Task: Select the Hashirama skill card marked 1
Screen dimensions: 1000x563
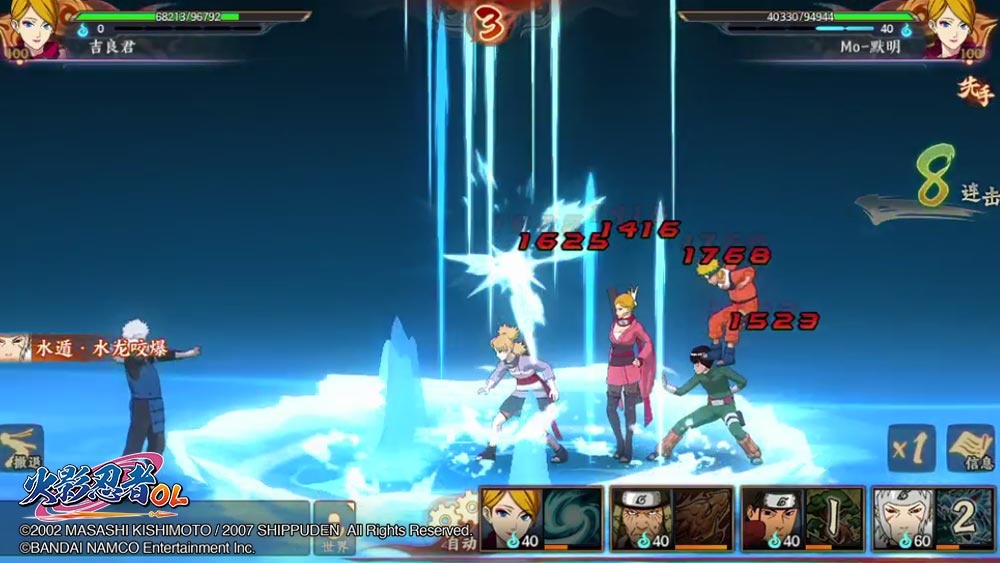Action: [x=802, y=519]
